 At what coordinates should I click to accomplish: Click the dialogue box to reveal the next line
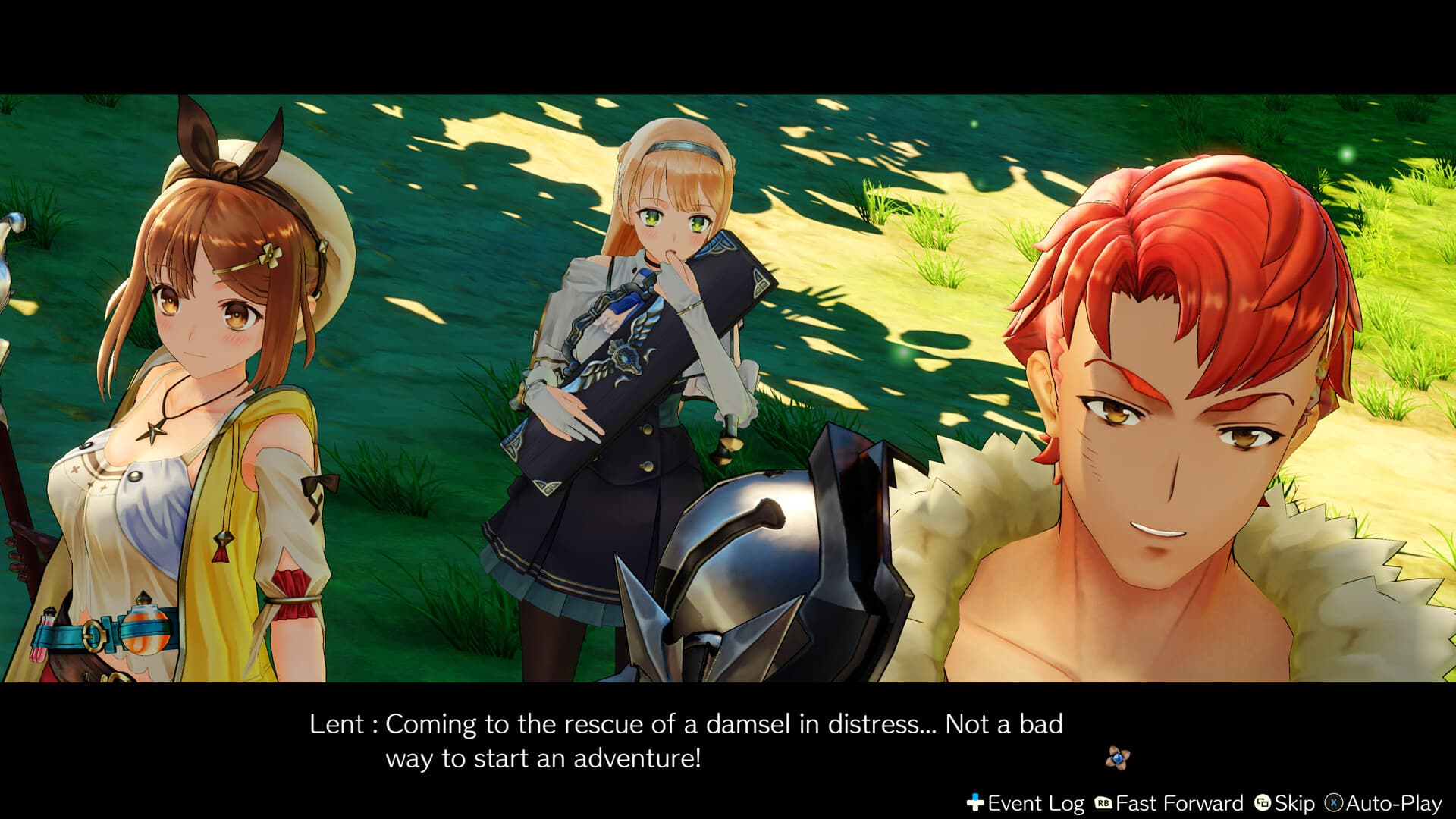(682, 739)
